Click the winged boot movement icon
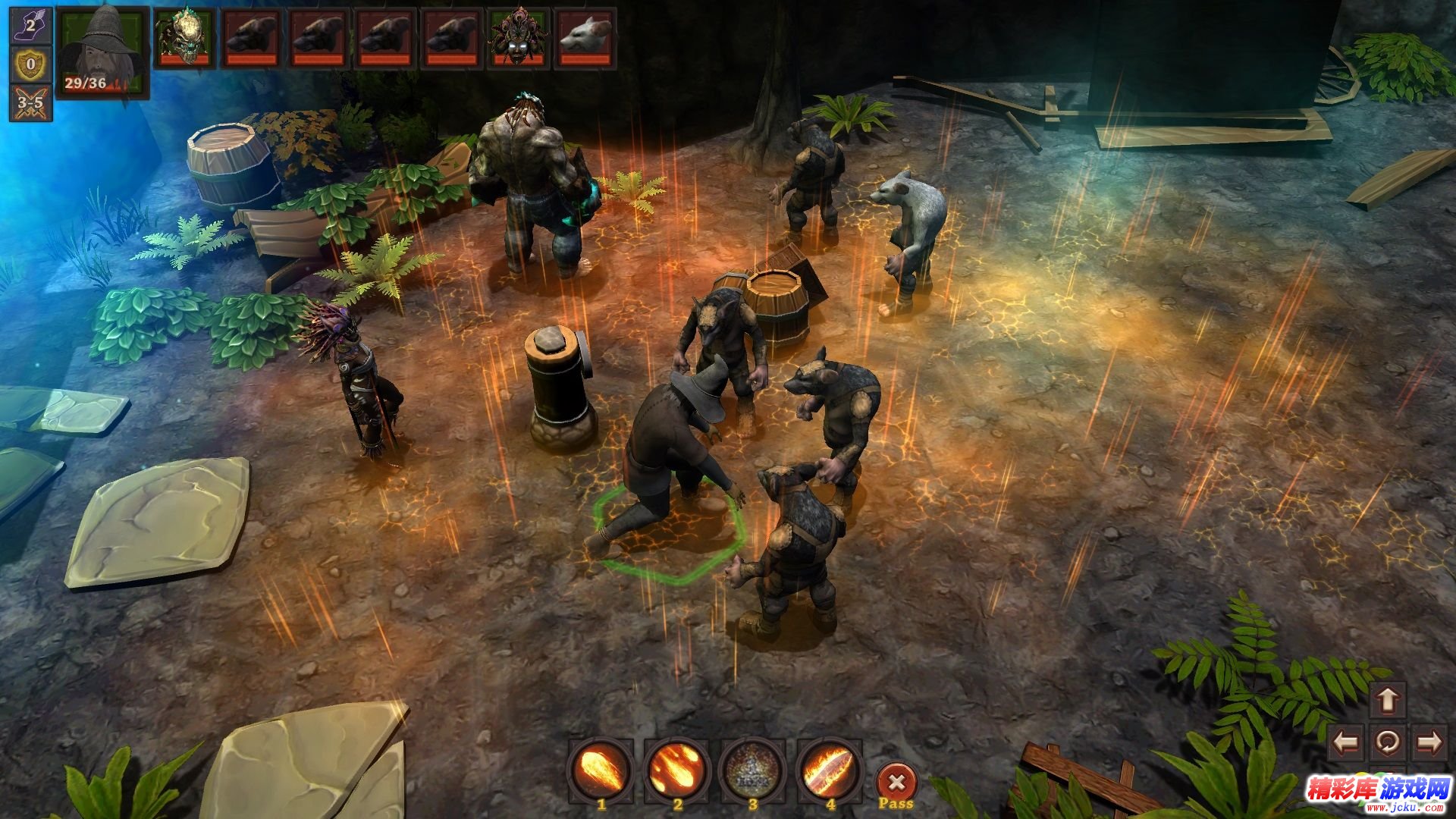This screenshot has width=1456, height=819. pos(30,26)
